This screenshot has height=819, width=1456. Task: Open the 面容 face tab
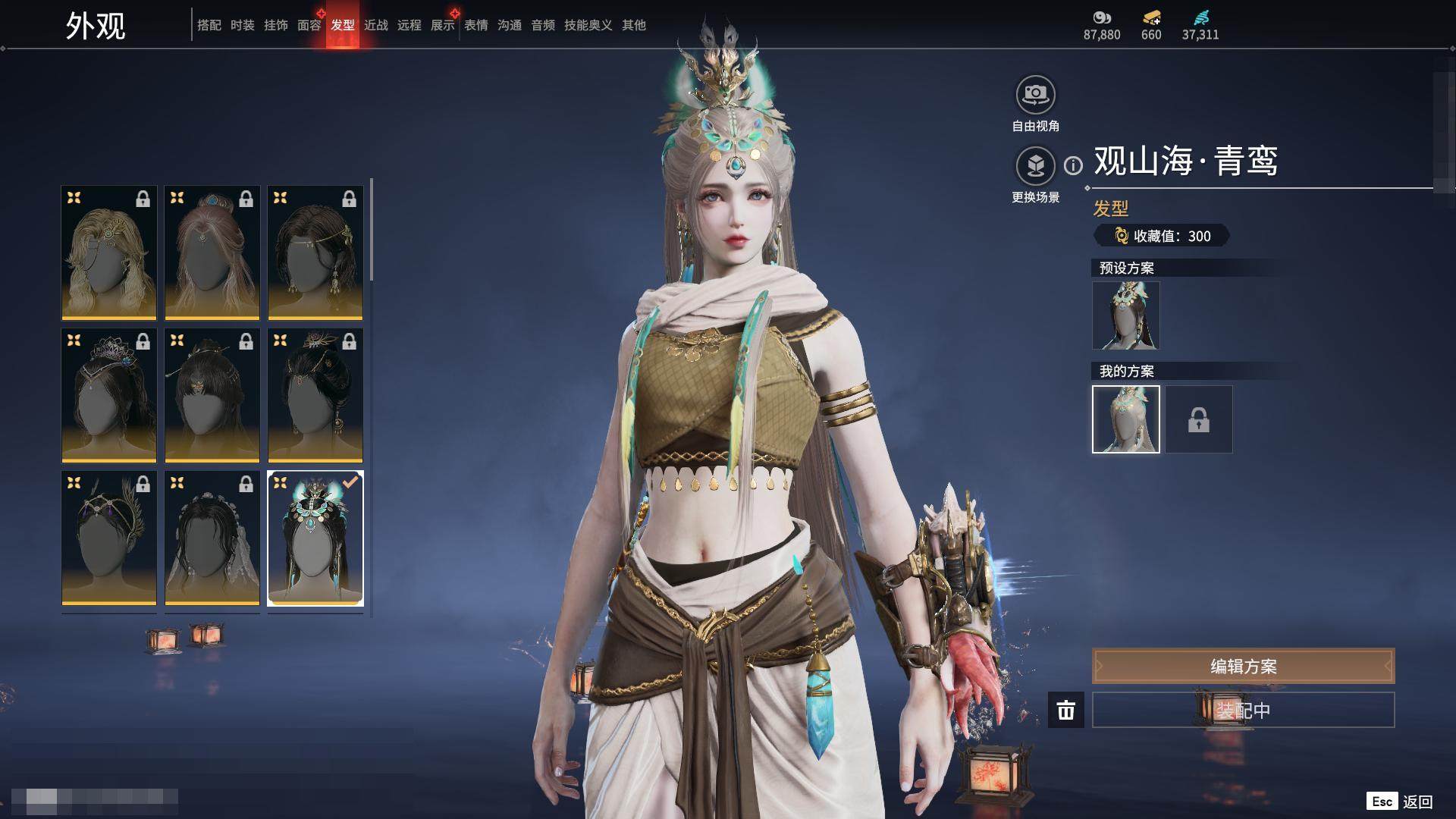tap(309, 25)
